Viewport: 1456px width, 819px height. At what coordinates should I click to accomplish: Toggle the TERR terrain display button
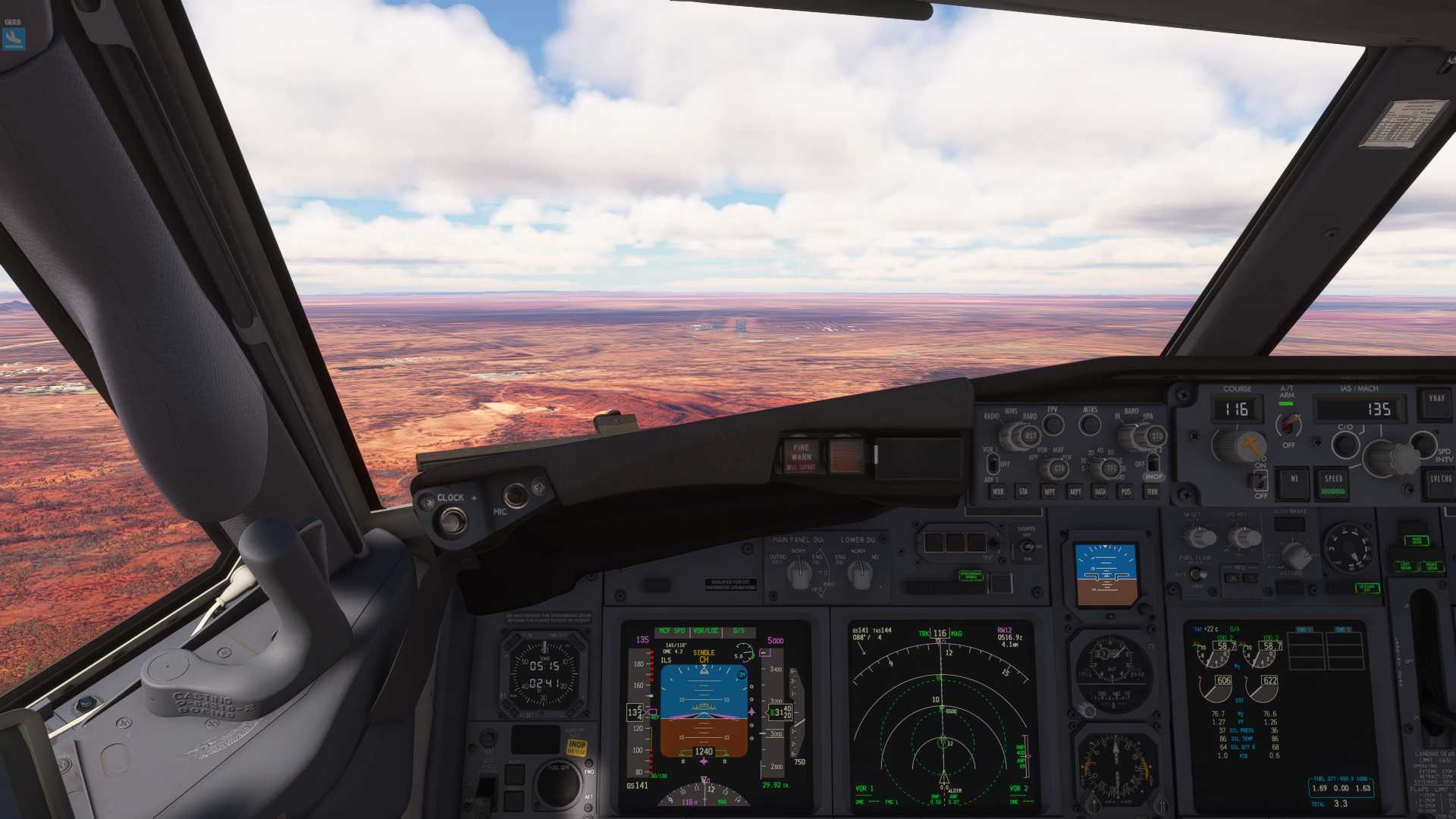pyautogui.click(x=1152, y=491)
